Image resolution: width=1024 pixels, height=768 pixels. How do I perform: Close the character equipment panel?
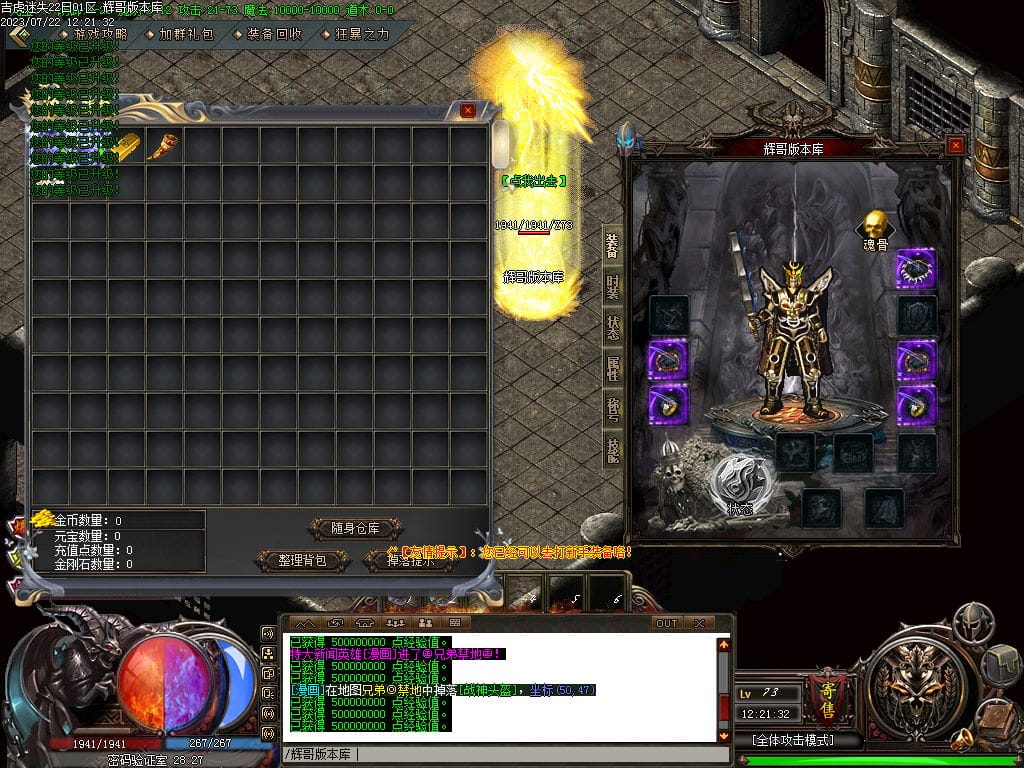pos(955,145)
